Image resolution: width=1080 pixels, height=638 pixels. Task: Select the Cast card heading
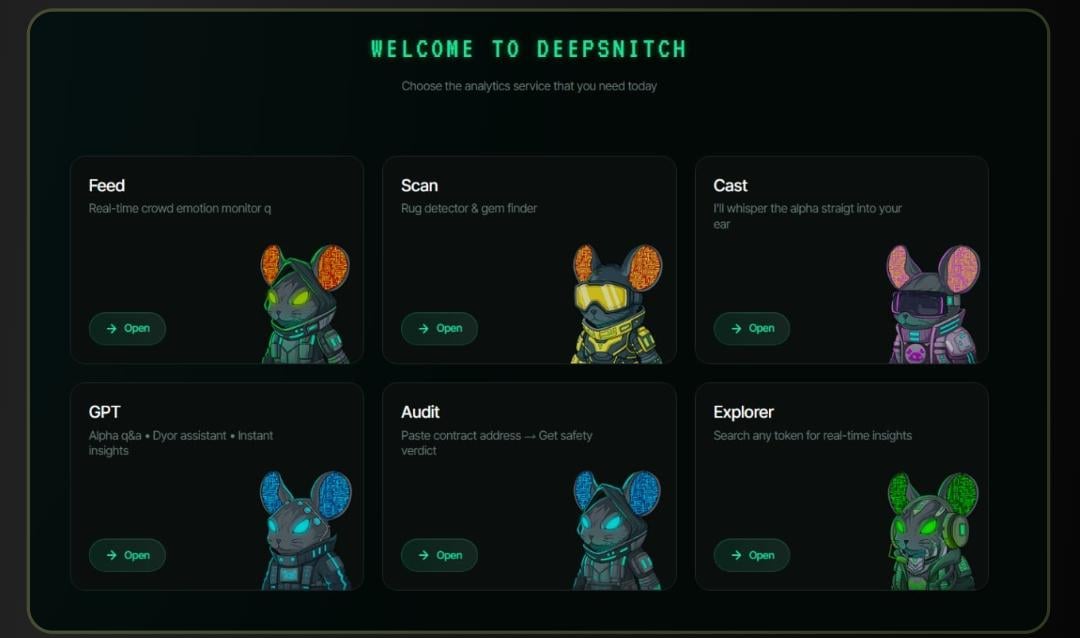(x=730, y=185)
